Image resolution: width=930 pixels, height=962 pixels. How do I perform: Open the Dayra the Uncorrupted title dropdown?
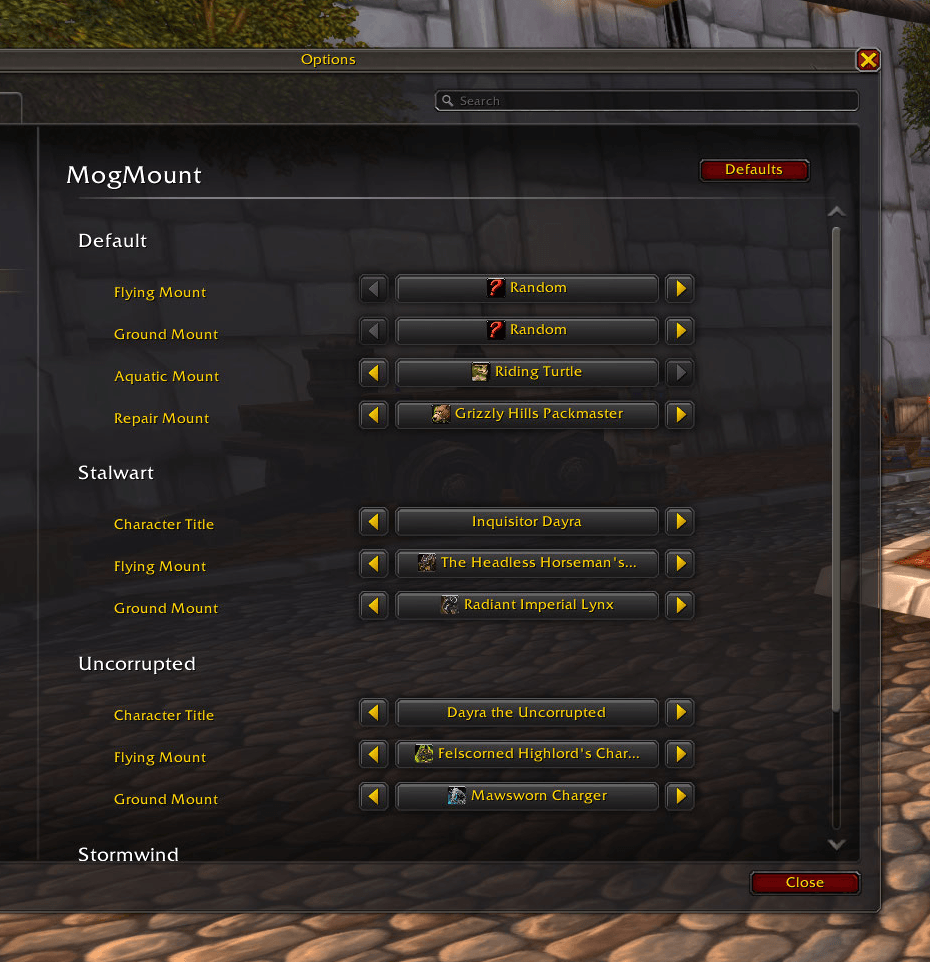tap(527, 713)
